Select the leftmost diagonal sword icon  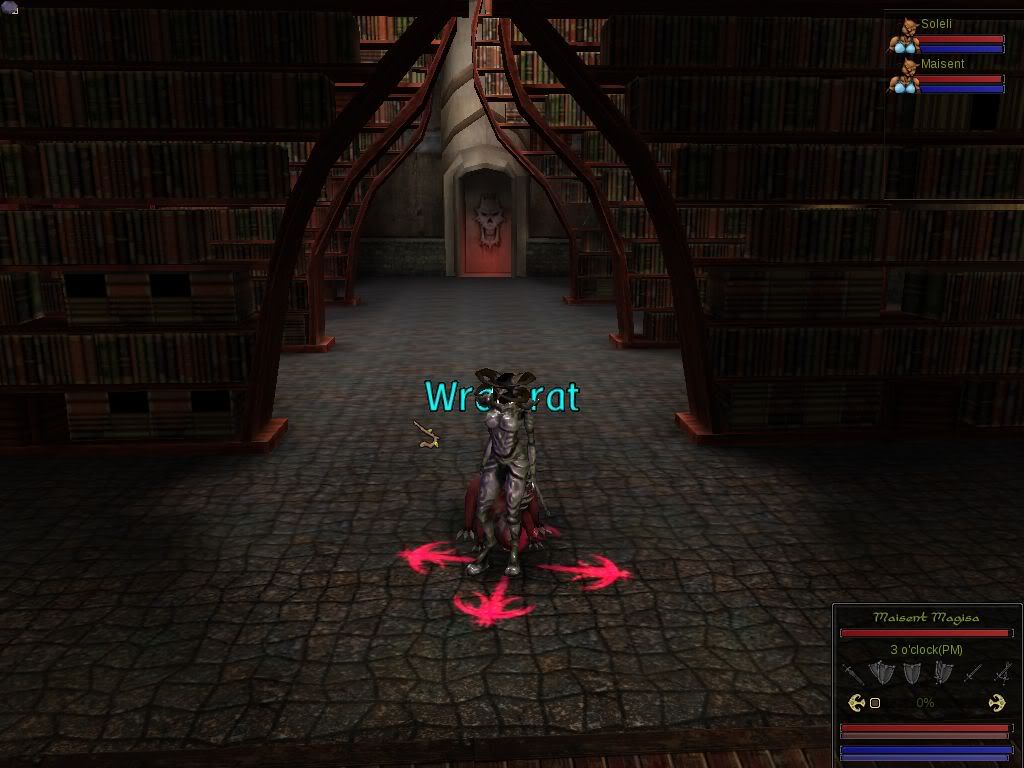point(852,673)
